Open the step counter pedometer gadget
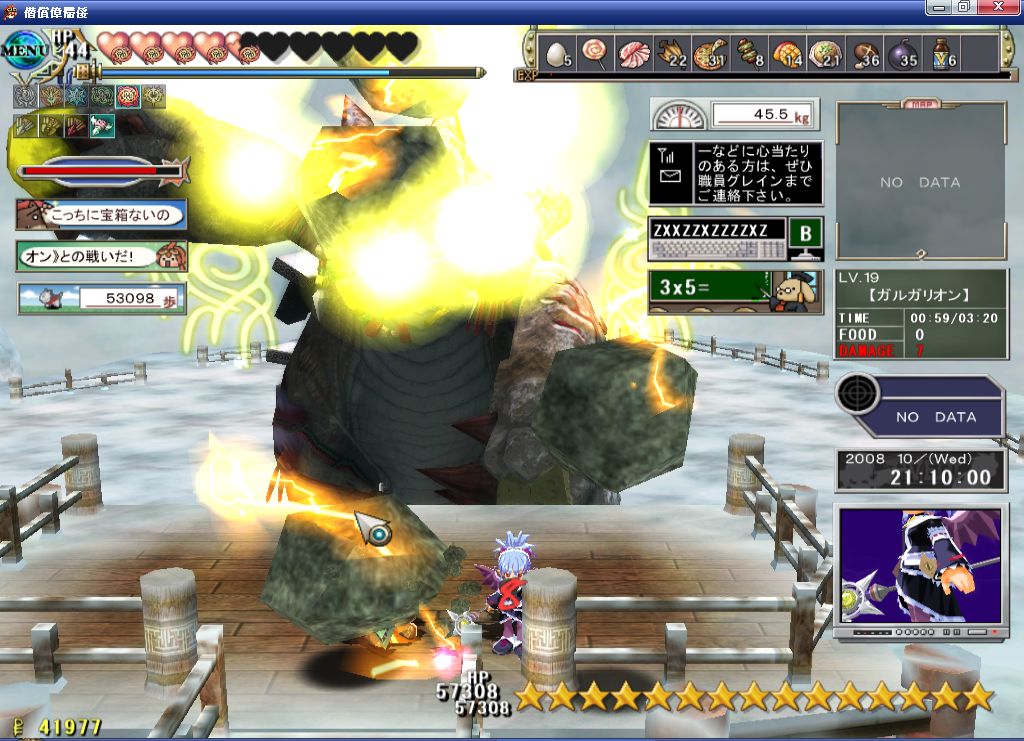Image resolution: width=1024 pixels, height=741 pixels. click(x=101, y=298)
